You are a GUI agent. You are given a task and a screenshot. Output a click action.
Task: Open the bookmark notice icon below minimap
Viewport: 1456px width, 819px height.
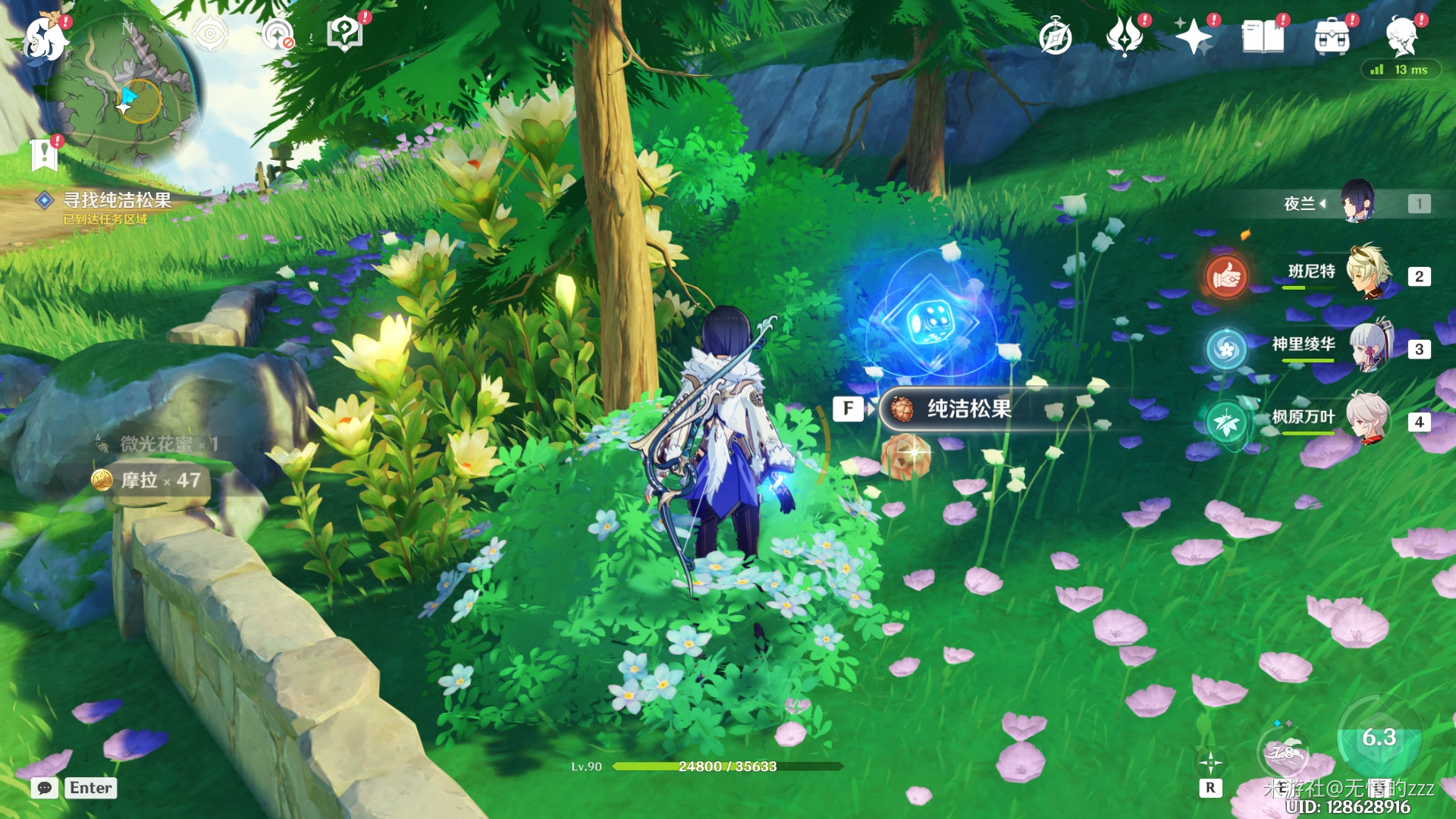pos(44,155)
